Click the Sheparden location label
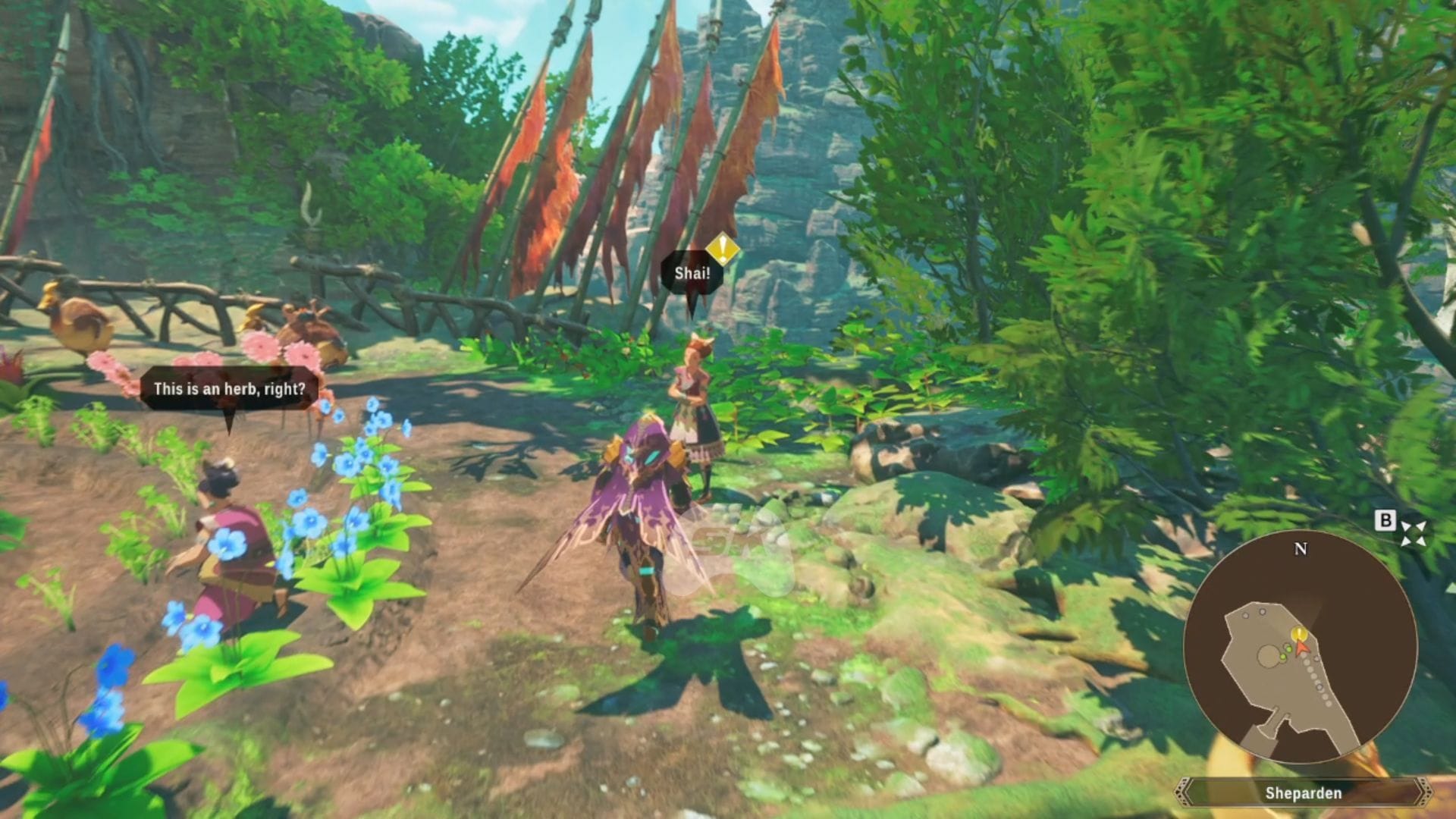1456x819 pixels. click(x=1304, y=794)
